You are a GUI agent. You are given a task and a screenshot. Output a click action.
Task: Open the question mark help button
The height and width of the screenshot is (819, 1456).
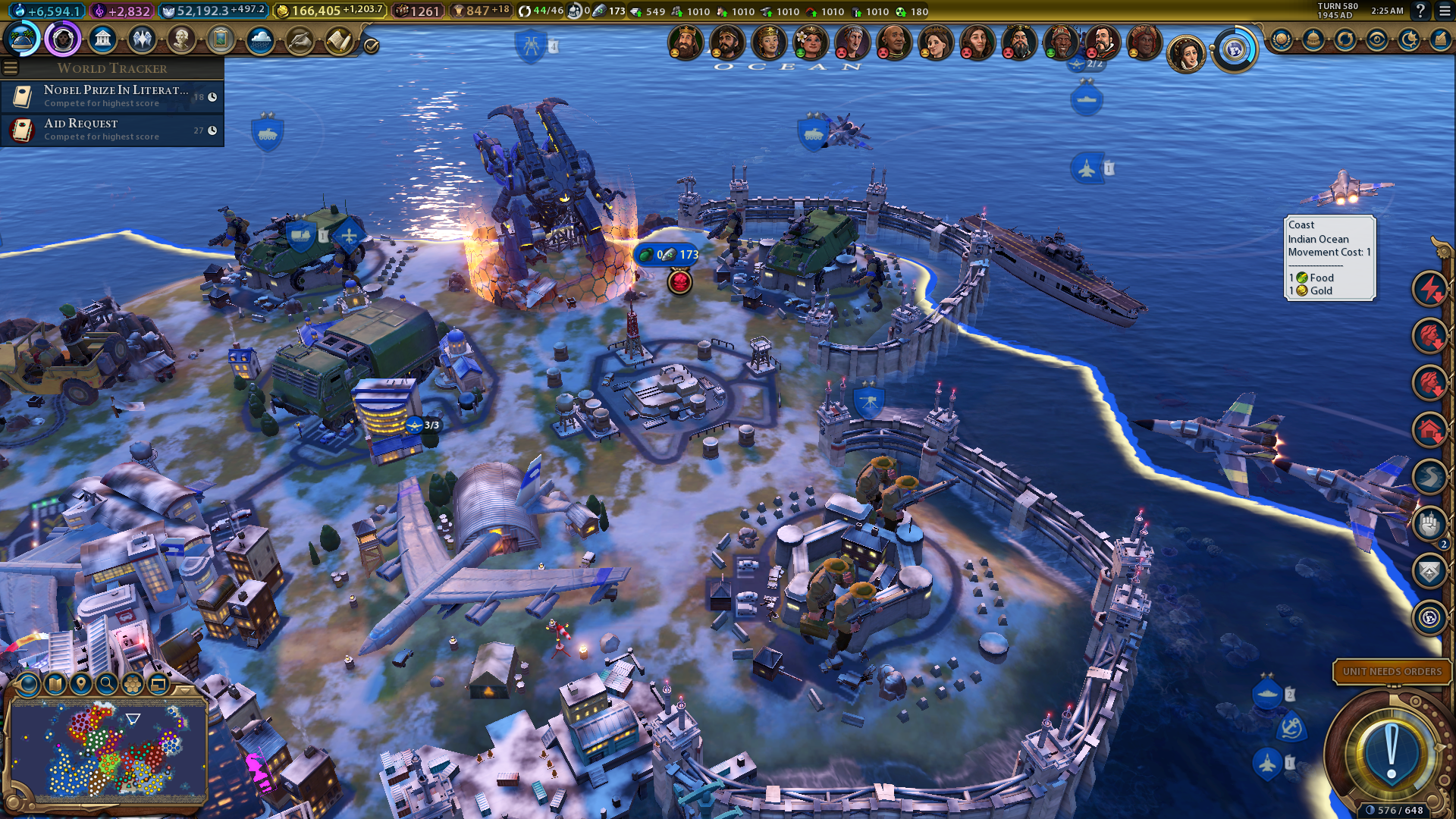coord(1420,11)
